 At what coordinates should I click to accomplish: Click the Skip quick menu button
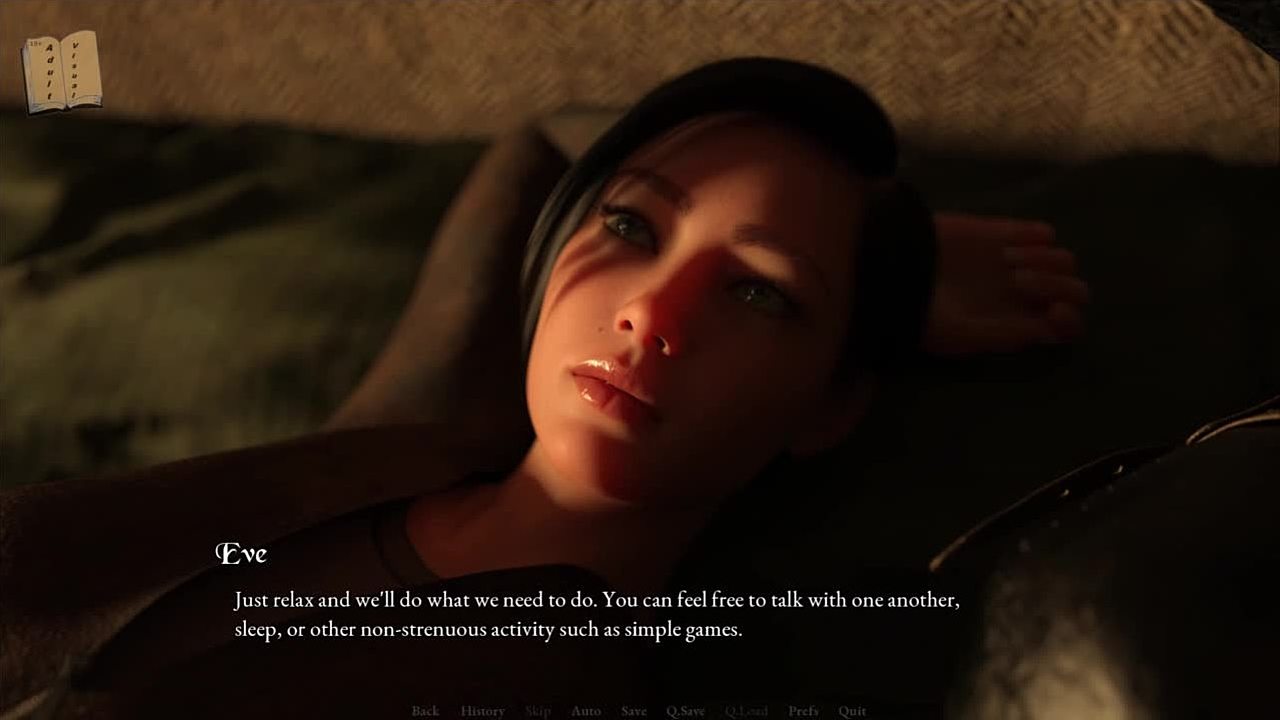tap(538, 711)
